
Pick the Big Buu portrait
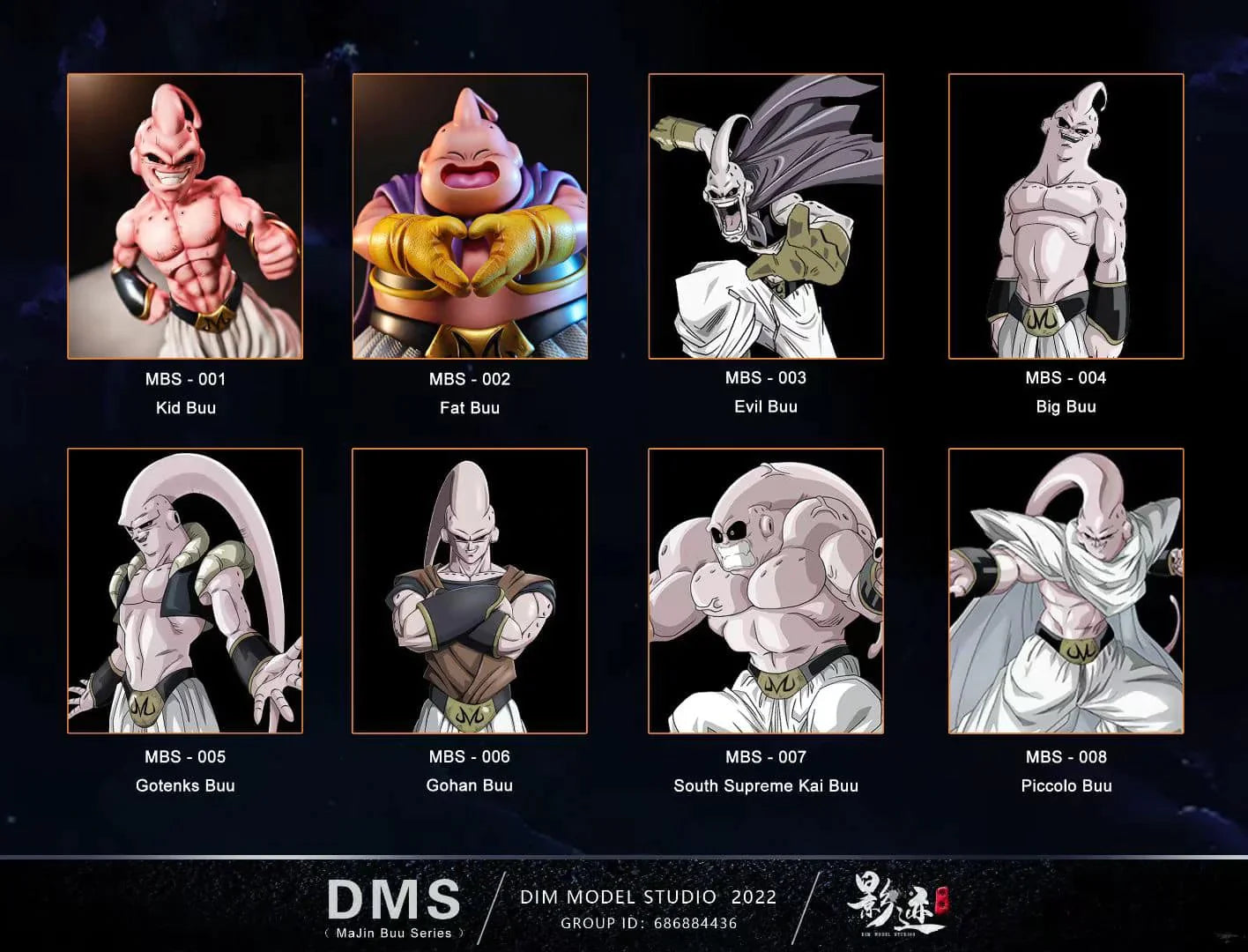1066,216
